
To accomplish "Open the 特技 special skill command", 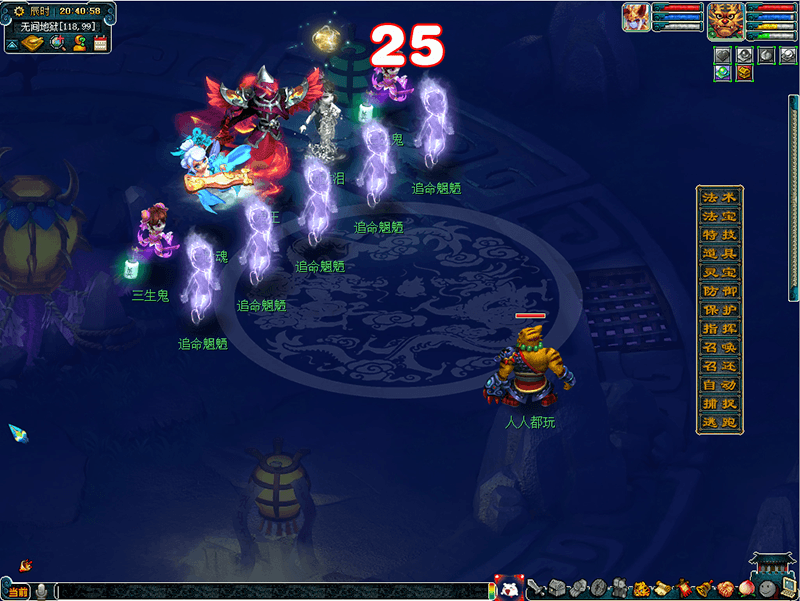I will pos(719,234).
